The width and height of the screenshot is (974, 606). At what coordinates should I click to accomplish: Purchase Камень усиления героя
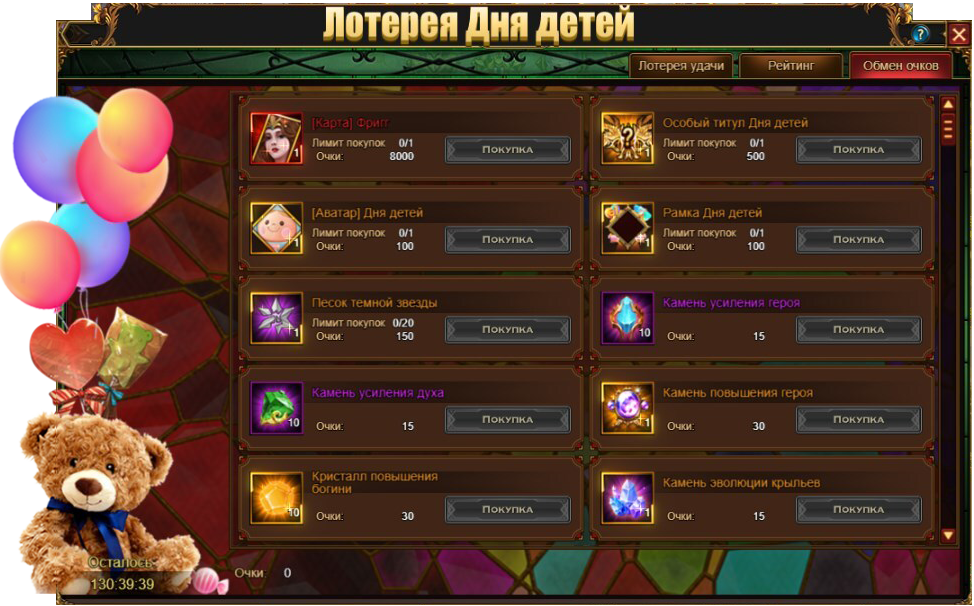click(x=858, y=330)
